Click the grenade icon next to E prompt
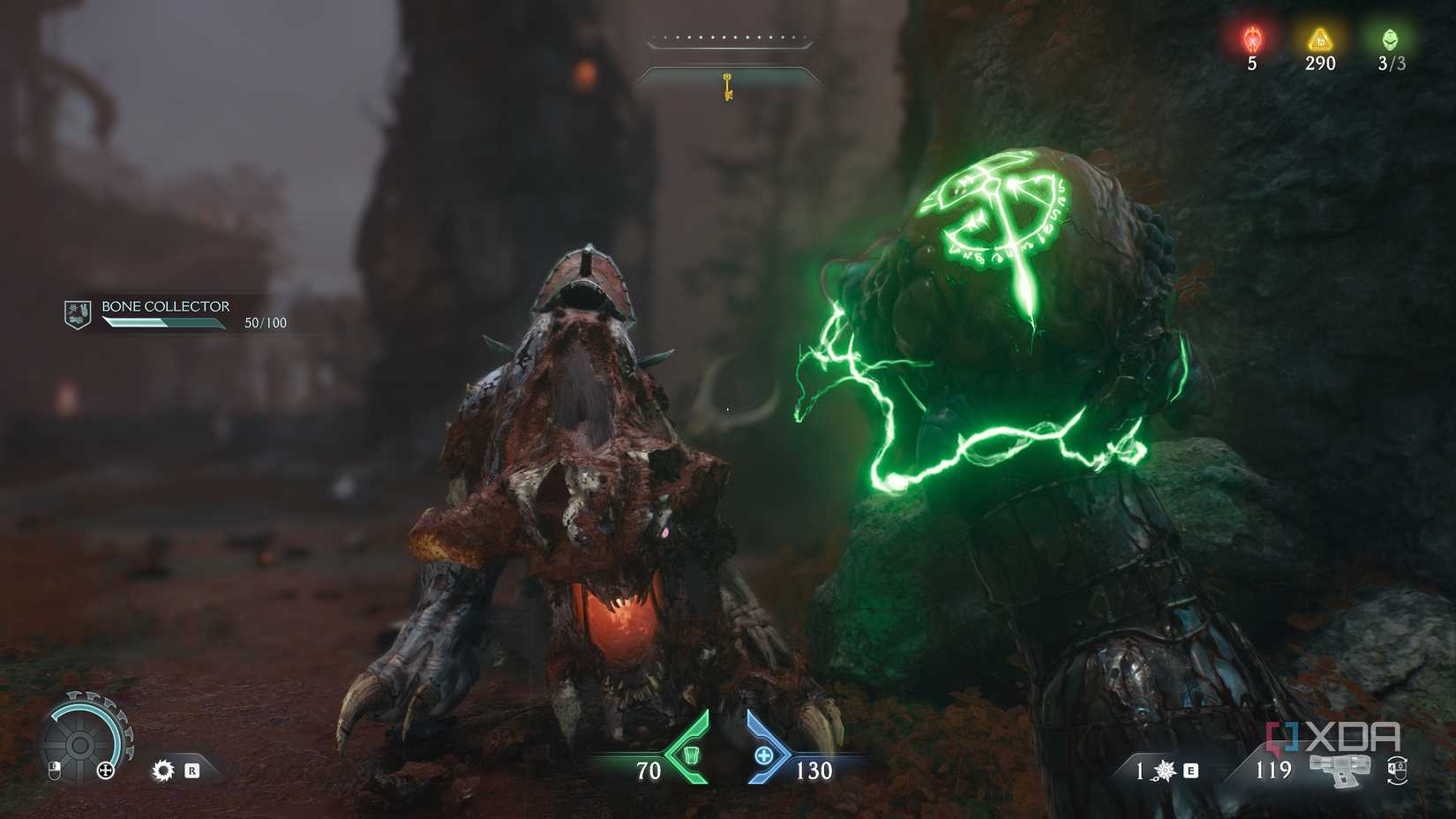Screen dimensions: 1456x819 [1165, 770]
